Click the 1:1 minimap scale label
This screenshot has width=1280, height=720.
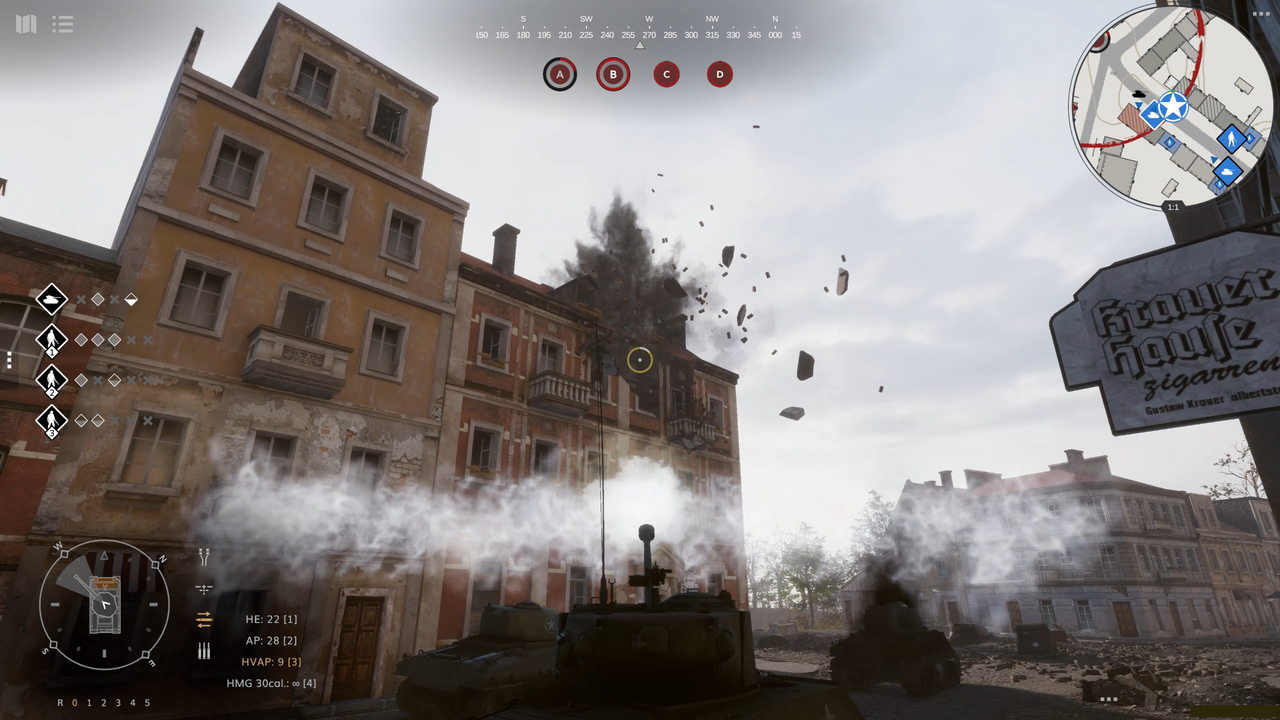coord(1172,207)
